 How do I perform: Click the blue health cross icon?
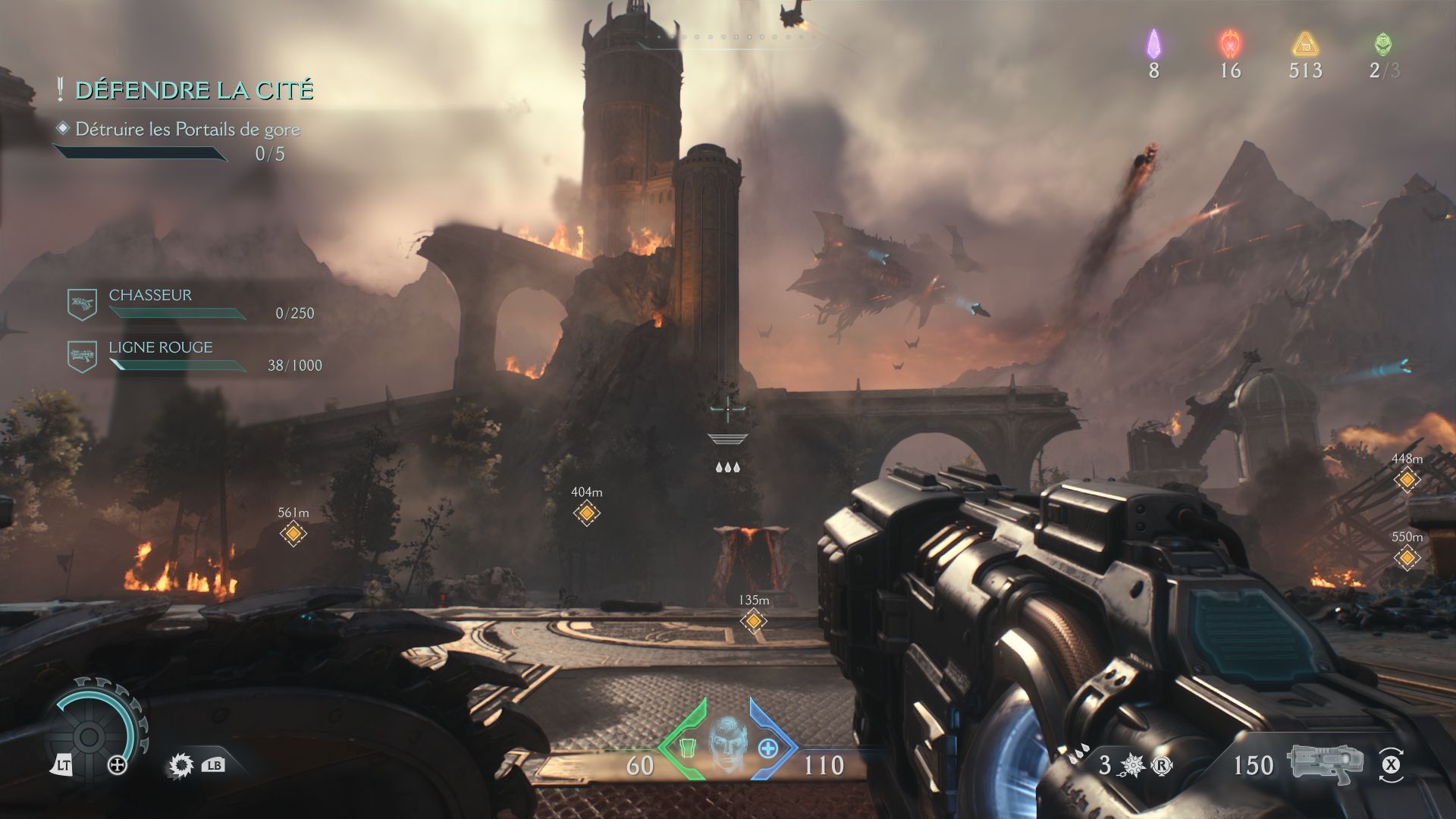pos(768,748)
